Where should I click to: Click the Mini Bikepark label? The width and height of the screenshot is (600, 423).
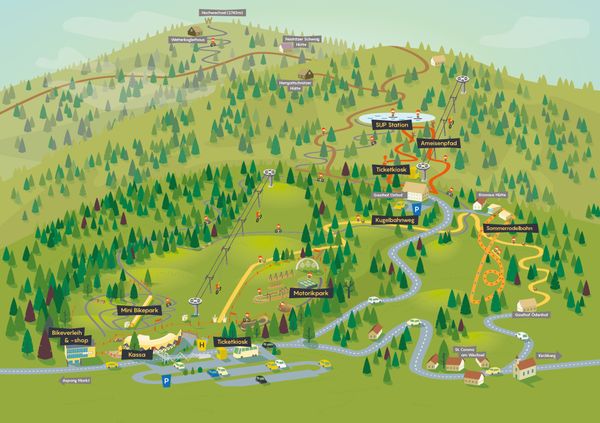pos(141,311)
